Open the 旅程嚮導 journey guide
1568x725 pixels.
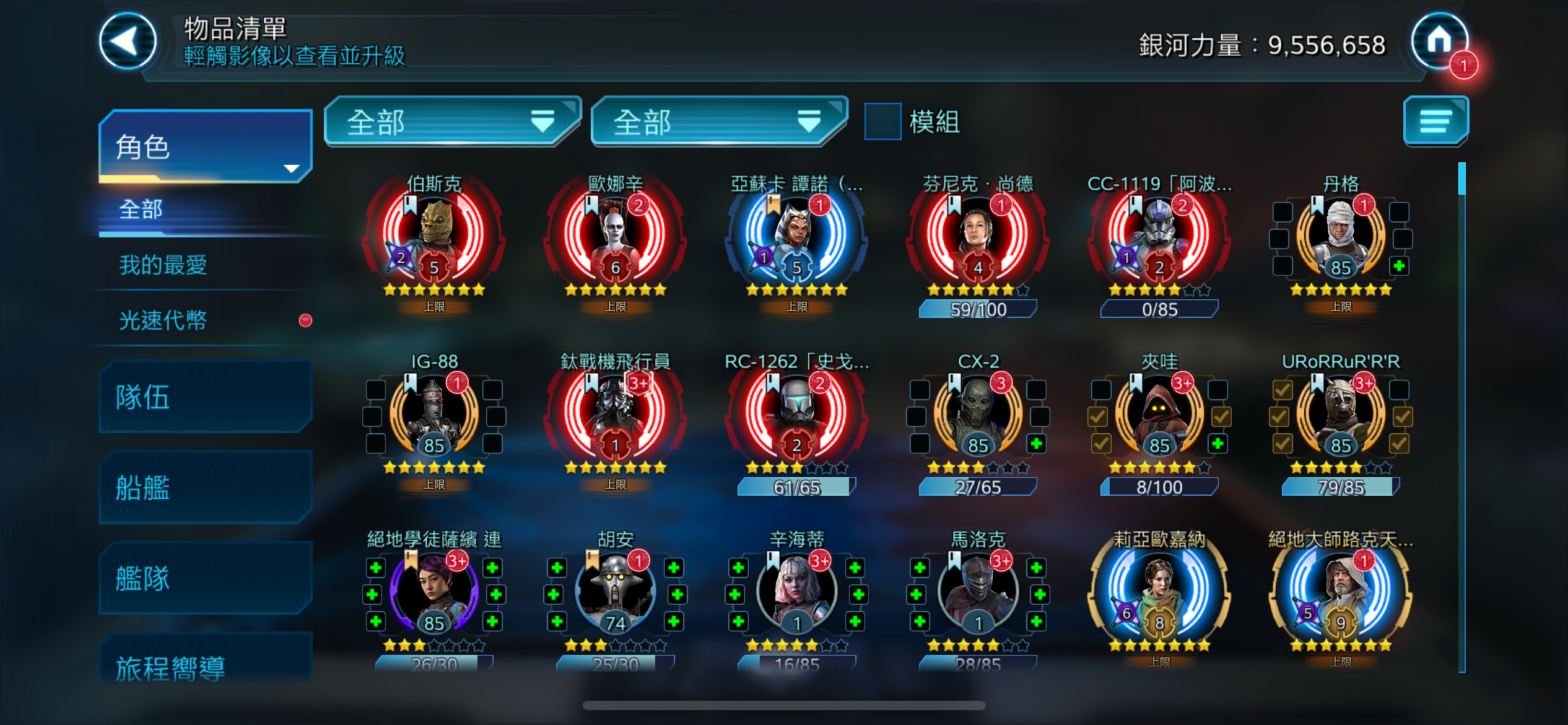click(205, 666)
